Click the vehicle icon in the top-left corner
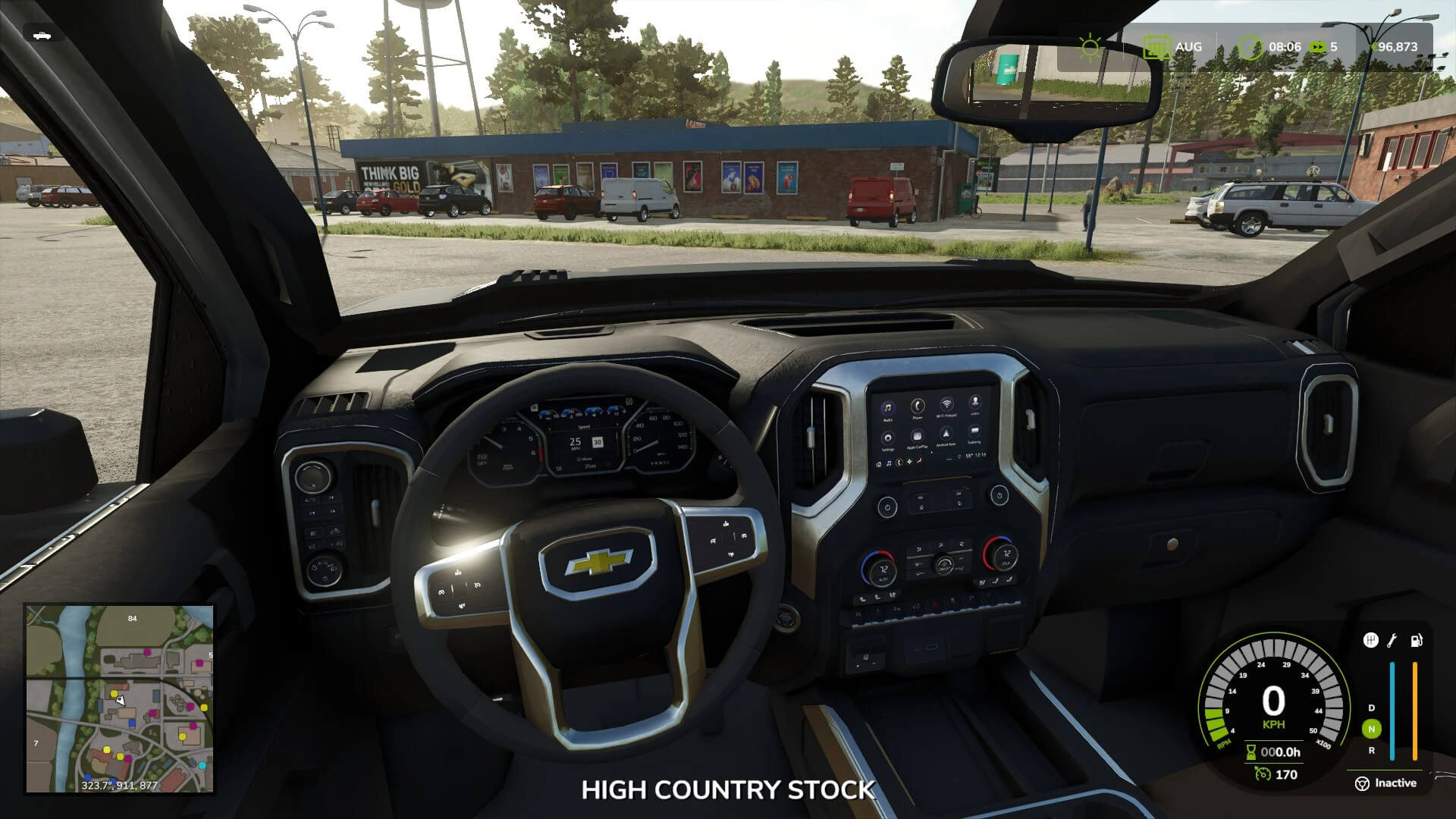The width and height of the screenshot is (1456, 819). [42, 35]
